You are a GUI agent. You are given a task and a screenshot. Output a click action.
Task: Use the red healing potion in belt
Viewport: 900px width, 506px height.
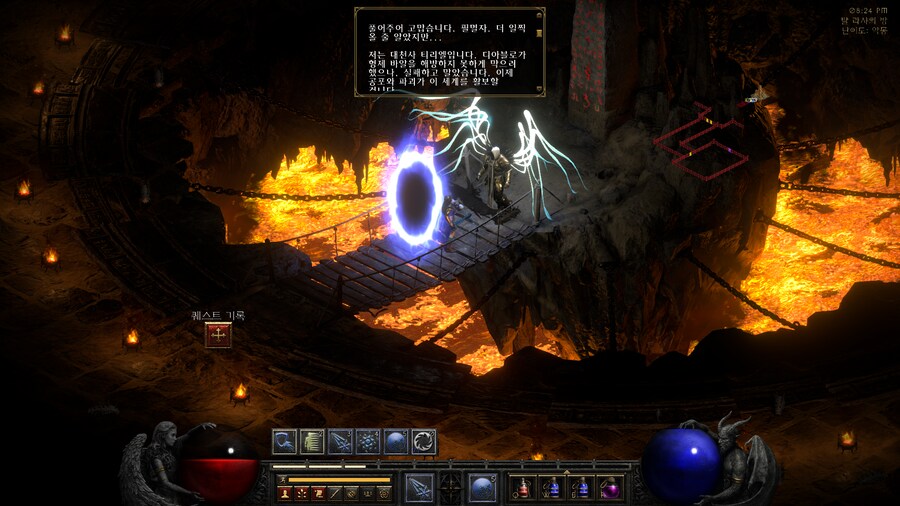tap(523, 488)
